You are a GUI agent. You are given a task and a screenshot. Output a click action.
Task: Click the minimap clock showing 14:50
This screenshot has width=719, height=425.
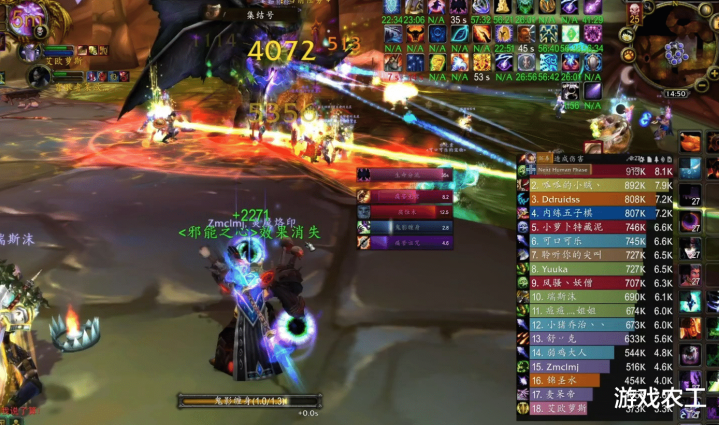tap(676, 93)
